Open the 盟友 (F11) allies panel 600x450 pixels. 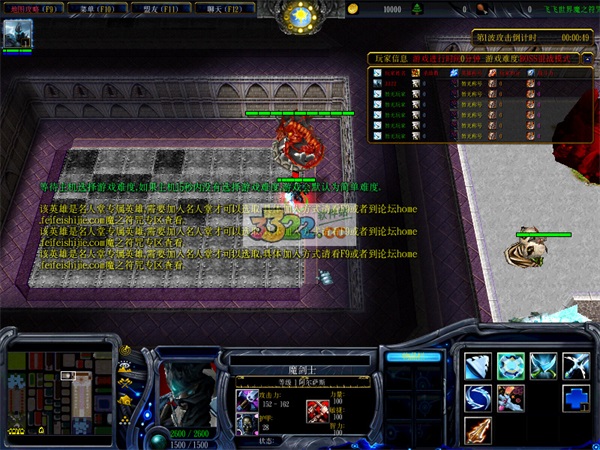(x=159, y=9)
